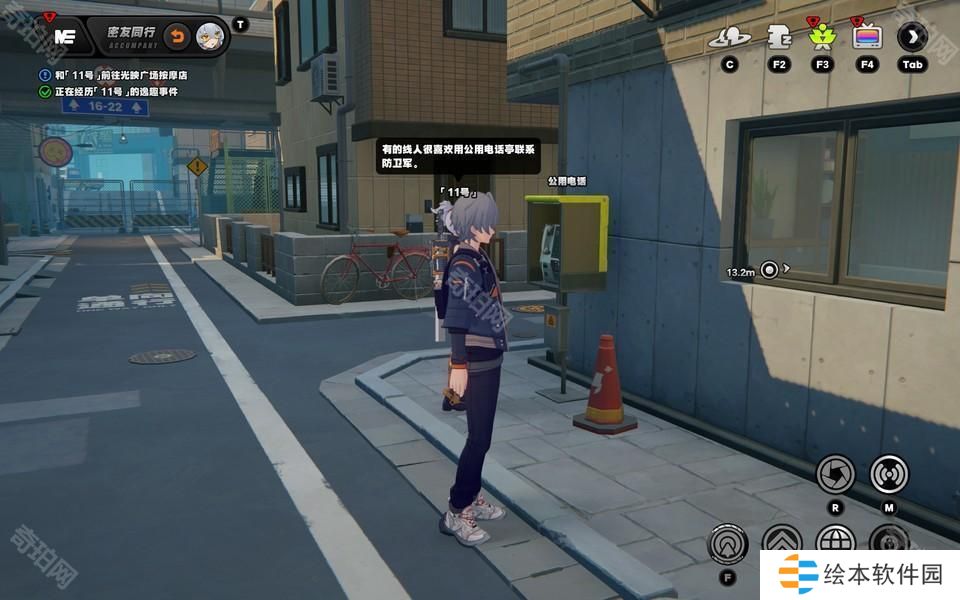Open the ME profile menu
960x600 pixels.
[65, 36]
